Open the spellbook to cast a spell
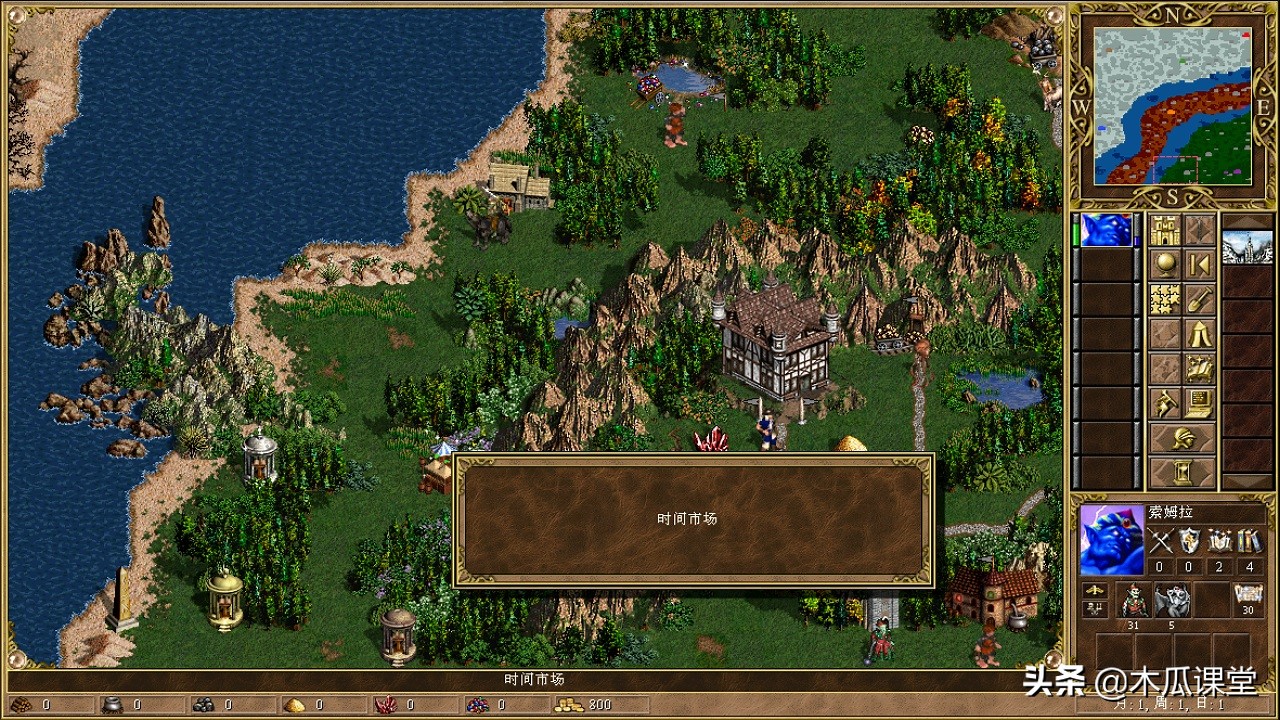The width and height of the screenshot is (1280, 720). pos(1200,368)
